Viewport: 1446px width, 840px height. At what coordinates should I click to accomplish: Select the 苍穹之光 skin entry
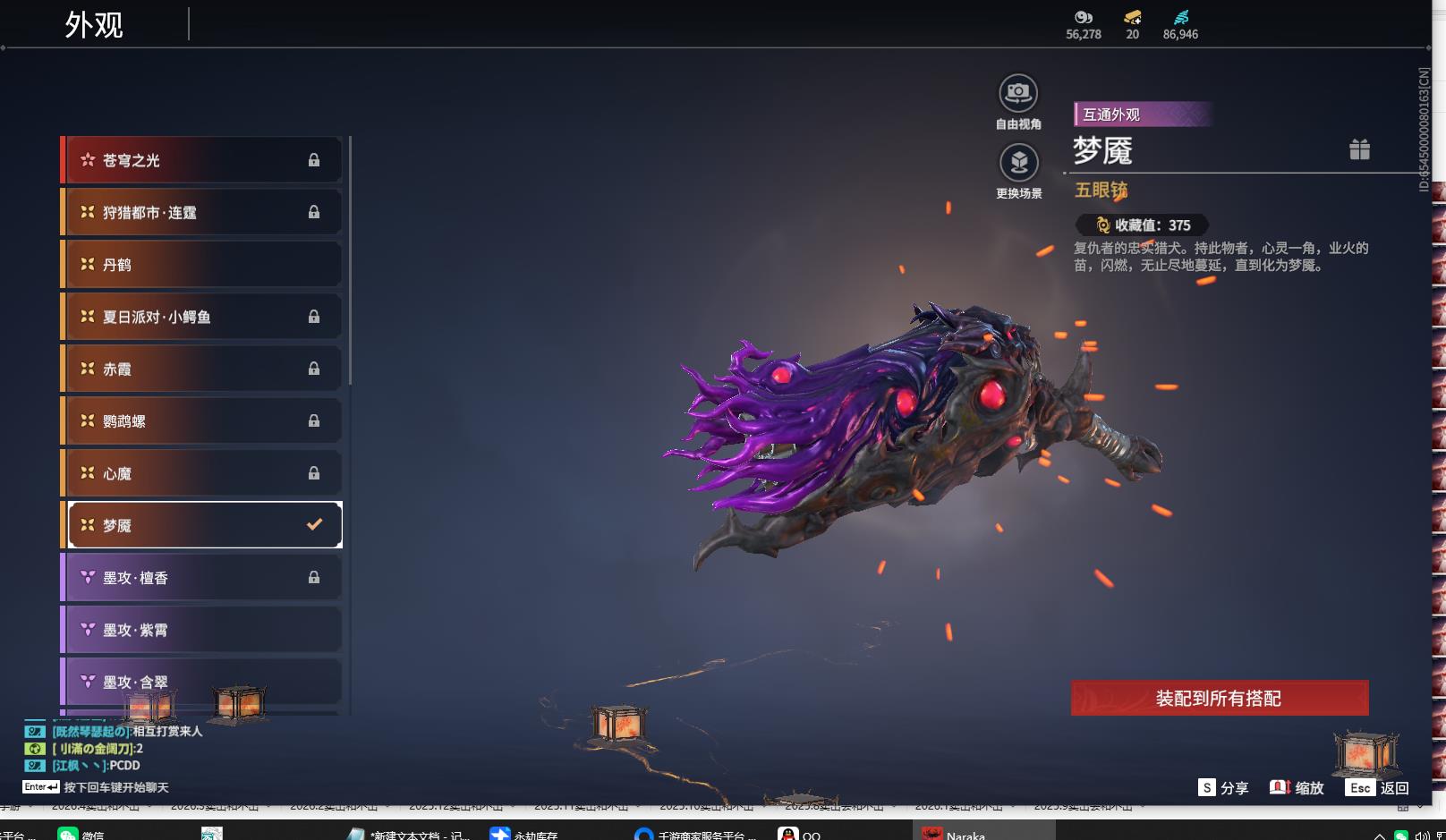[x=201, y=160]
